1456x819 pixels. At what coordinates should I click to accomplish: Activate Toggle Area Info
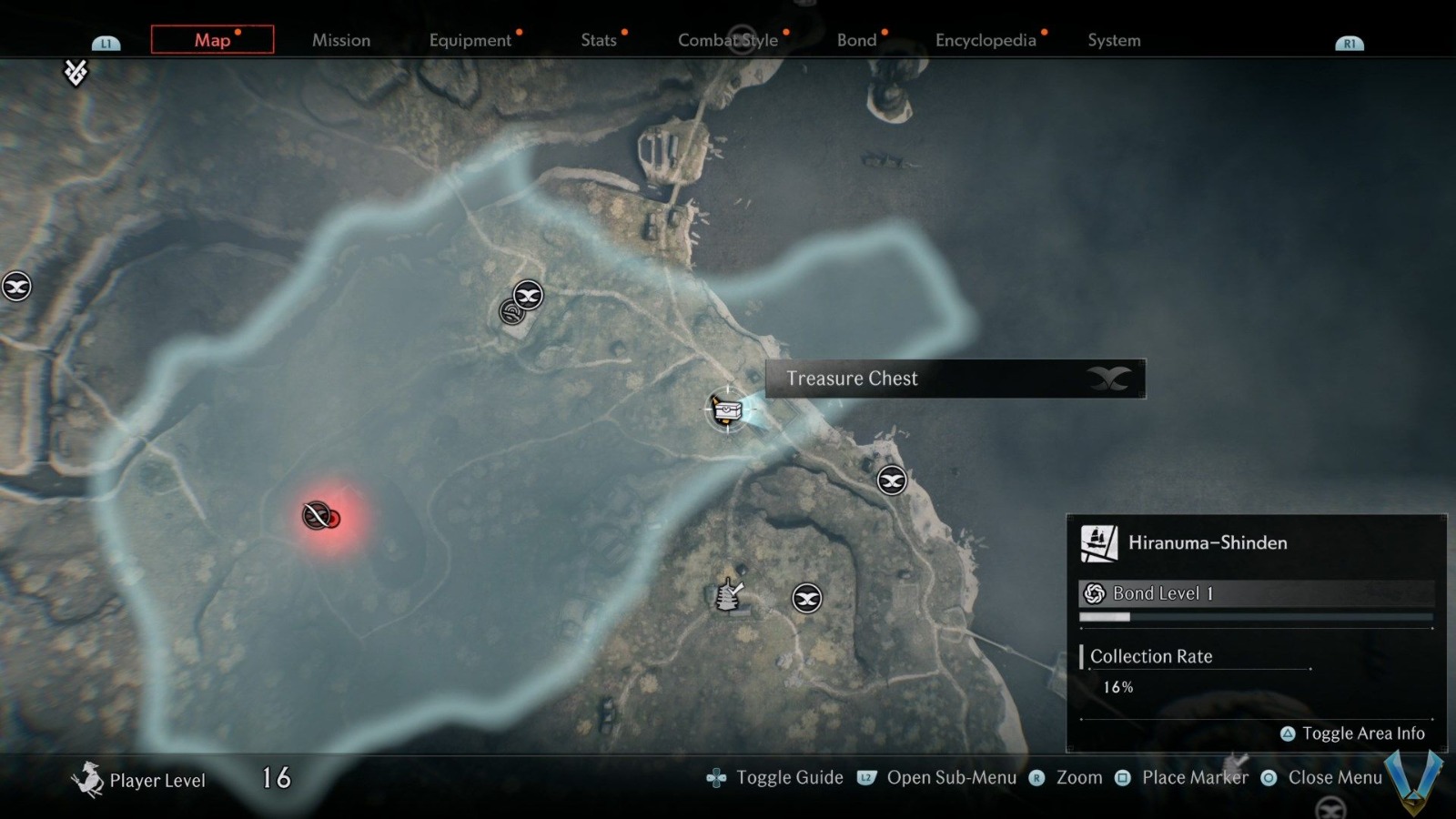coord(1354,733)
